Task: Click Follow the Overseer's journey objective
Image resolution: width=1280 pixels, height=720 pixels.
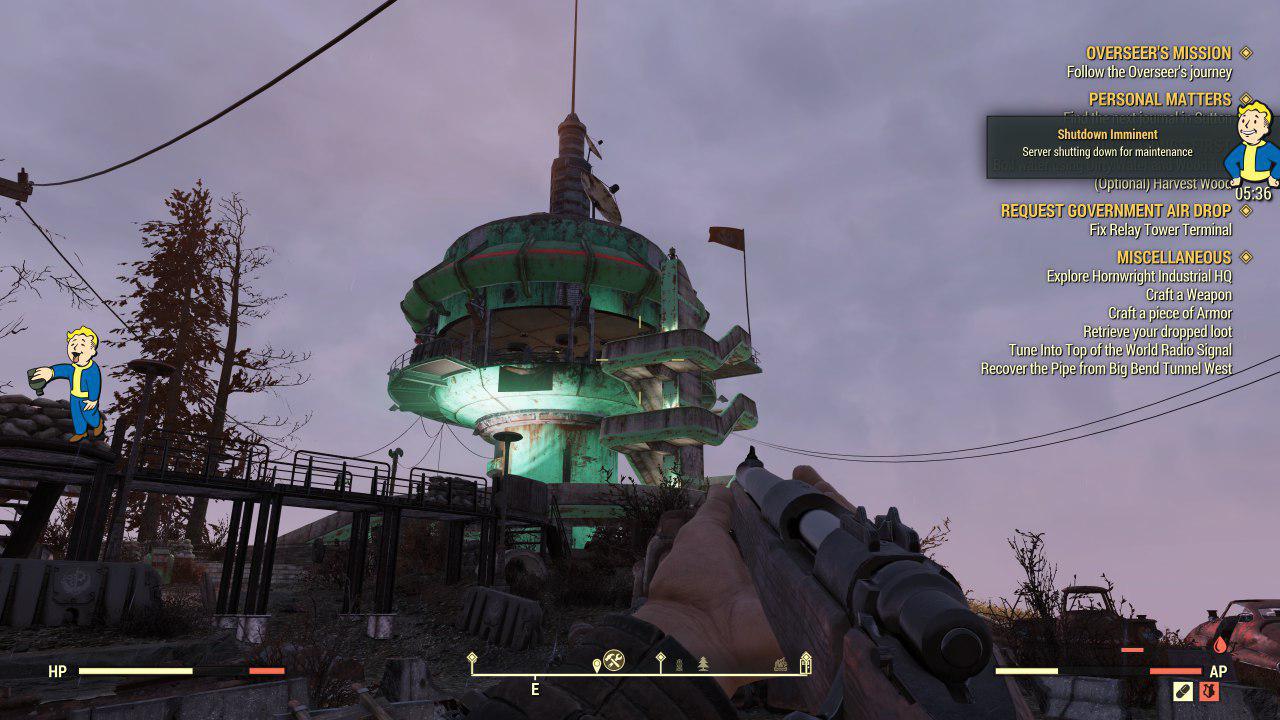Action: pyautogui.click(x=1149, y=72)
